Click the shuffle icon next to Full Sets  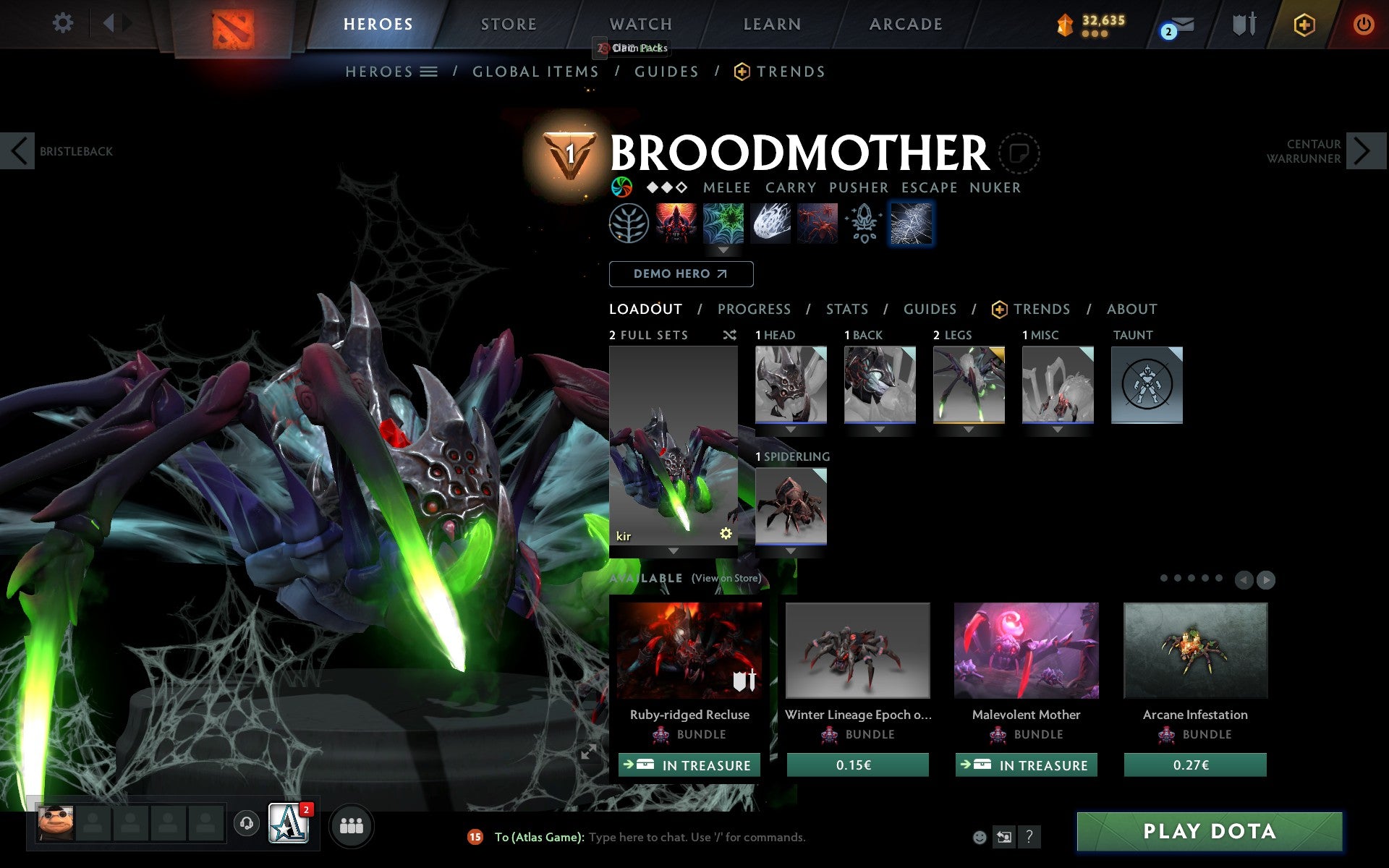coord(729,335)
